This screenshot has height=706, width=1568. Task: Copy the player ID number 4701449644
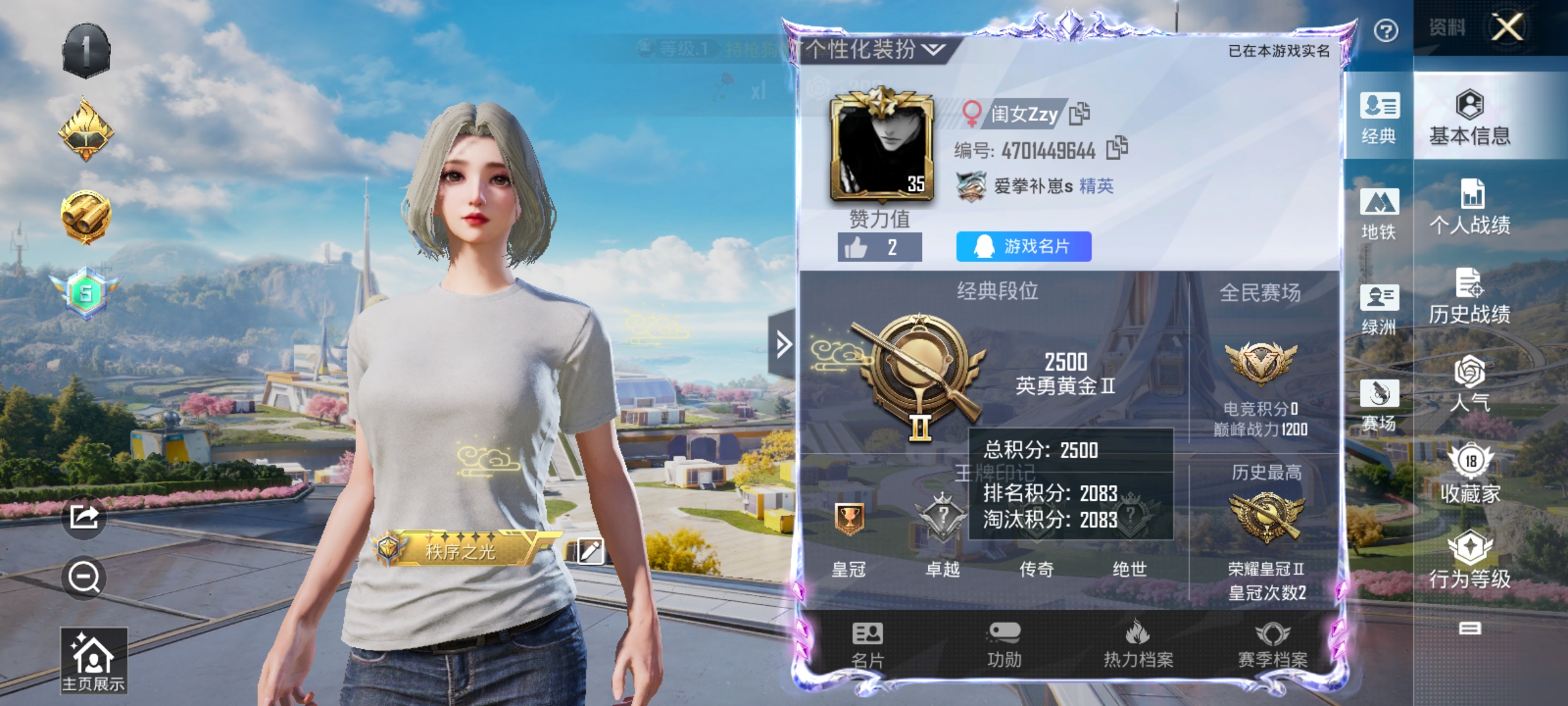click(1117, 148)
